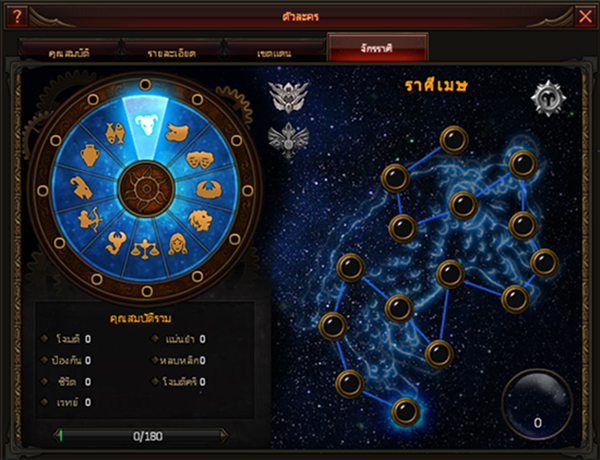Select the Virgo maiden zodiac sign

point(179,243)
